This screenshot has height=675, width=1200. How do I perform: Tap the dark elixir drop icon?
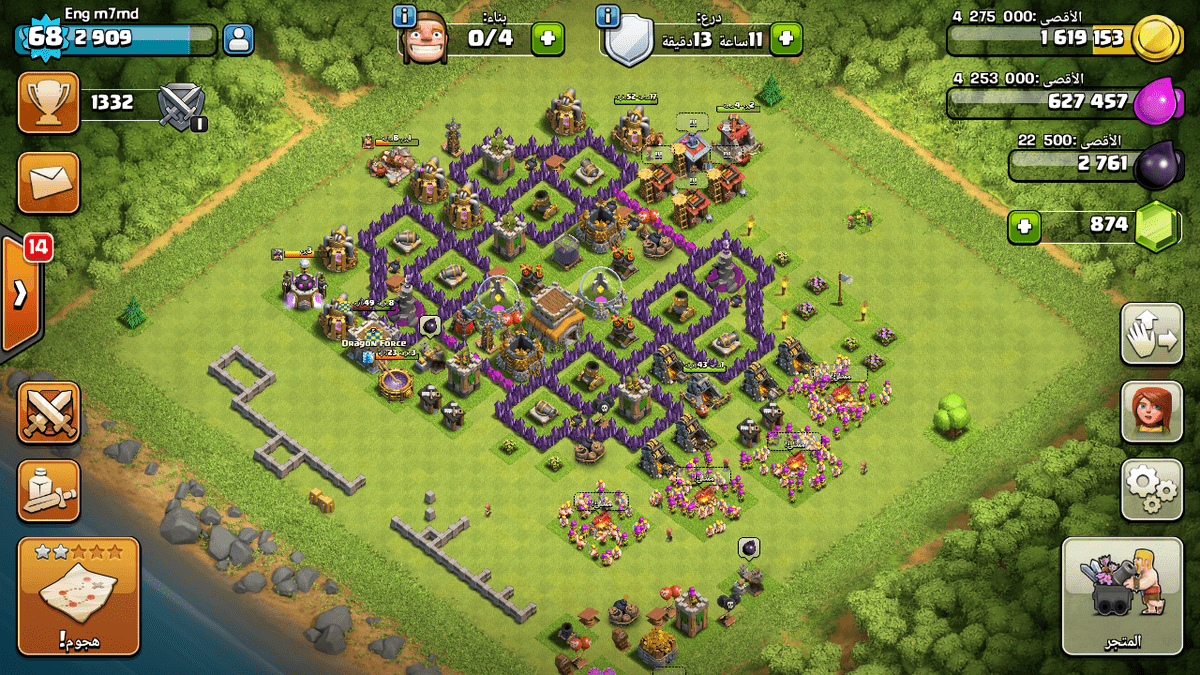pos(1158,163)
